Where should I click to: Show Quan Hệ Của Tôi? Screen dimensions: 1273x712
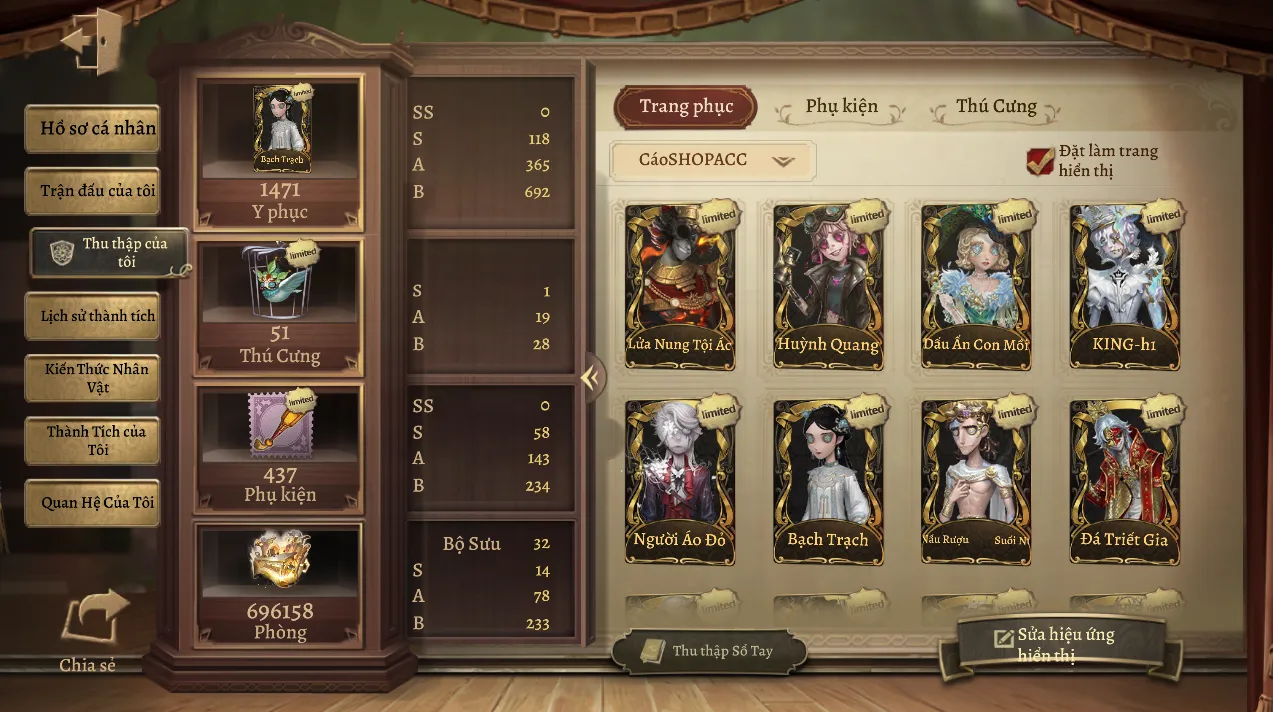93,503
